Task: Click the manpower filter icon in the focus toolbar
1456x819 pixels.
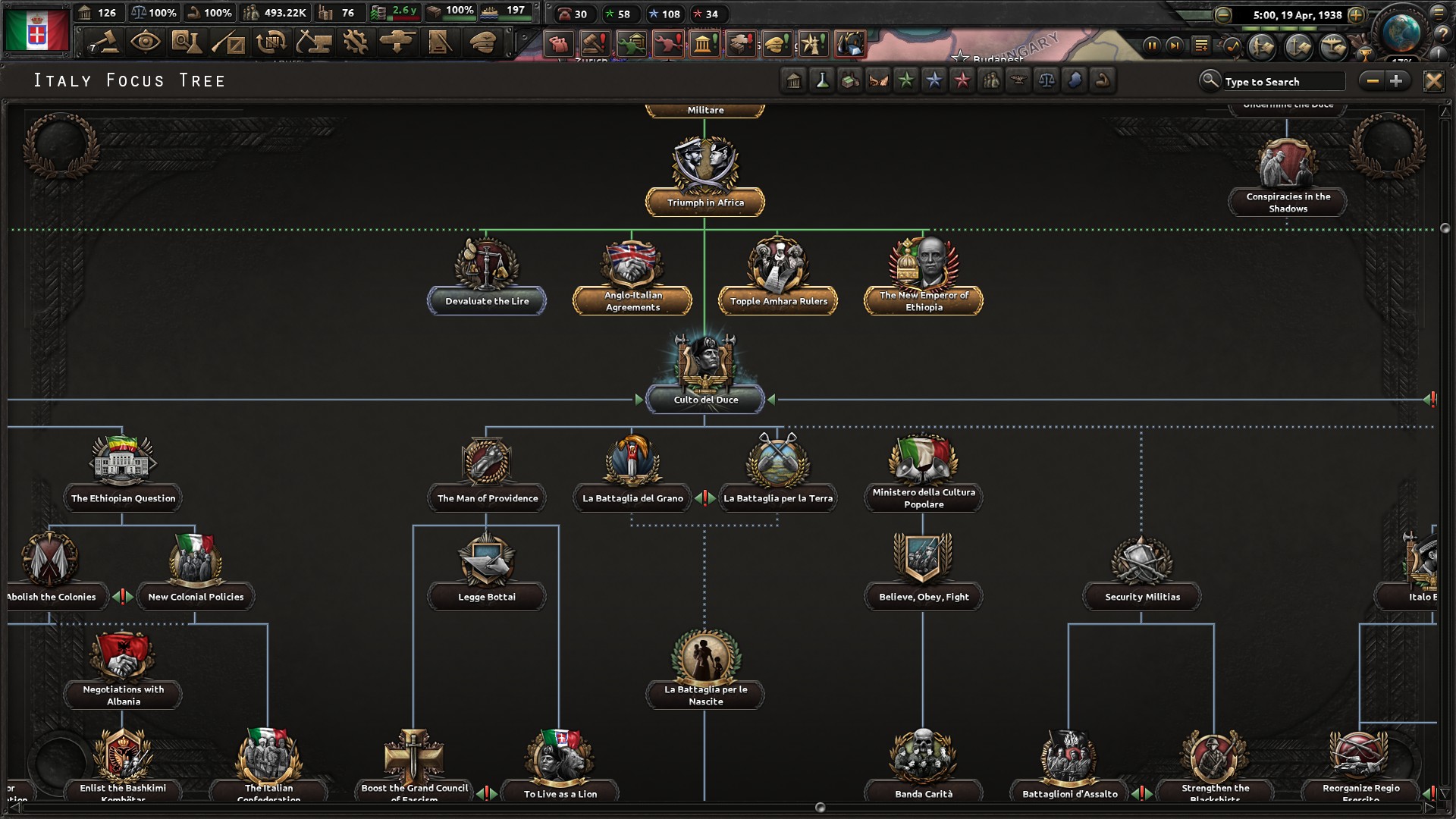Action: click(990, 80)
